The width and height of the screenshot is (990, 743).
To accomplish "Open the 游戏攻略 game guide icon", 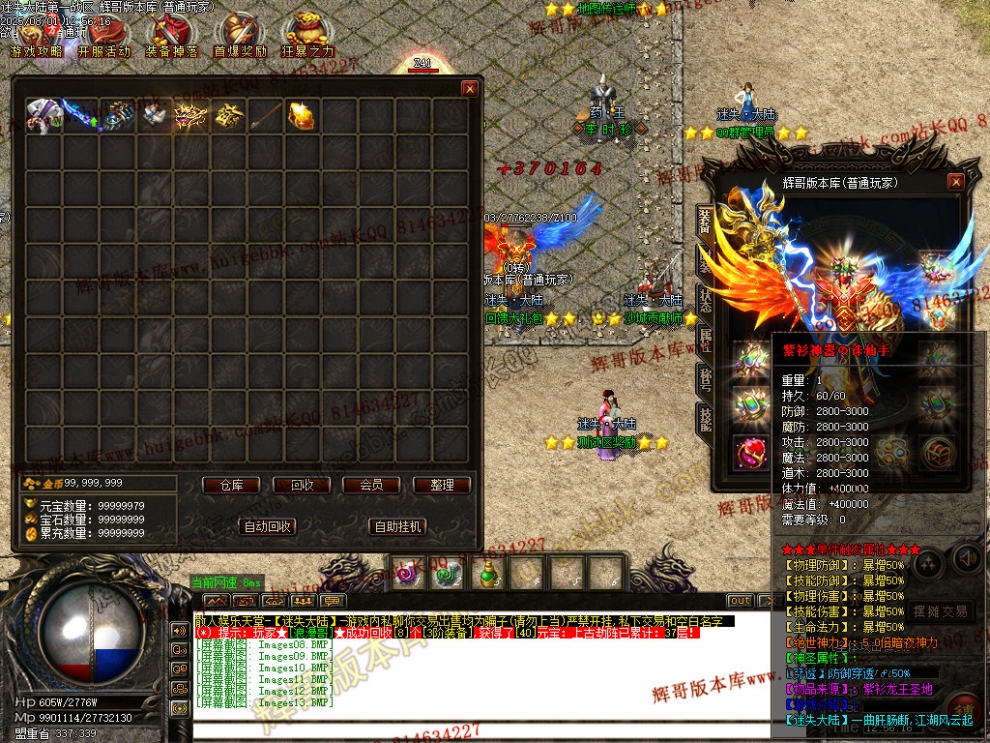I will click(x=36, y=38).
